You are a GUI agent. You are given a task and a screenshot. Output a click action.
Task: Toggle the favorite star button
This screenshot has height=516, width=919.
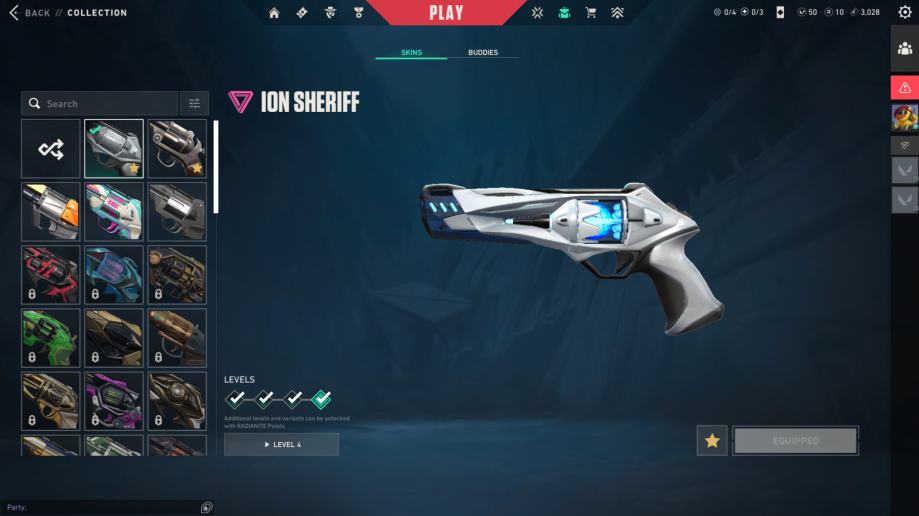point(712,440)
